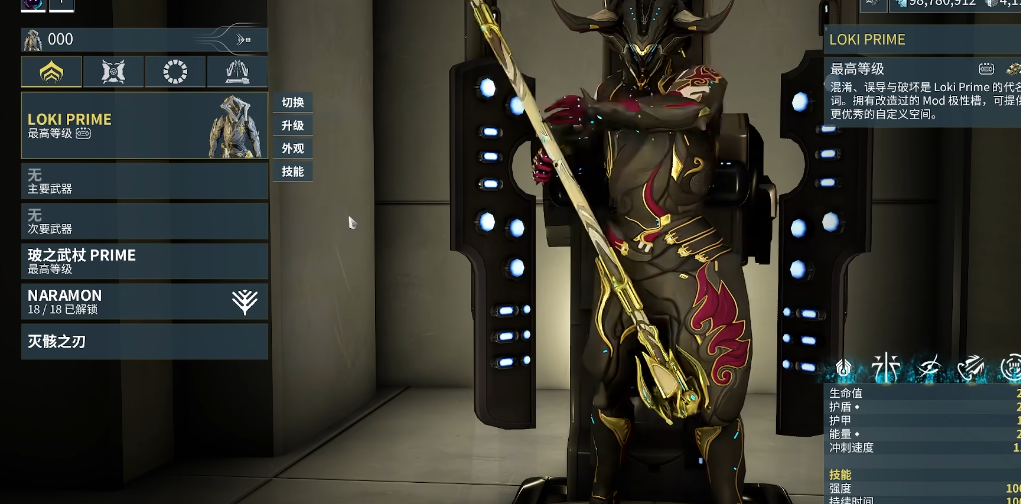Choose the 玻之武杖 PRIME melee slot
This screenshot has width=1021, height=504.
pos(144,261)
